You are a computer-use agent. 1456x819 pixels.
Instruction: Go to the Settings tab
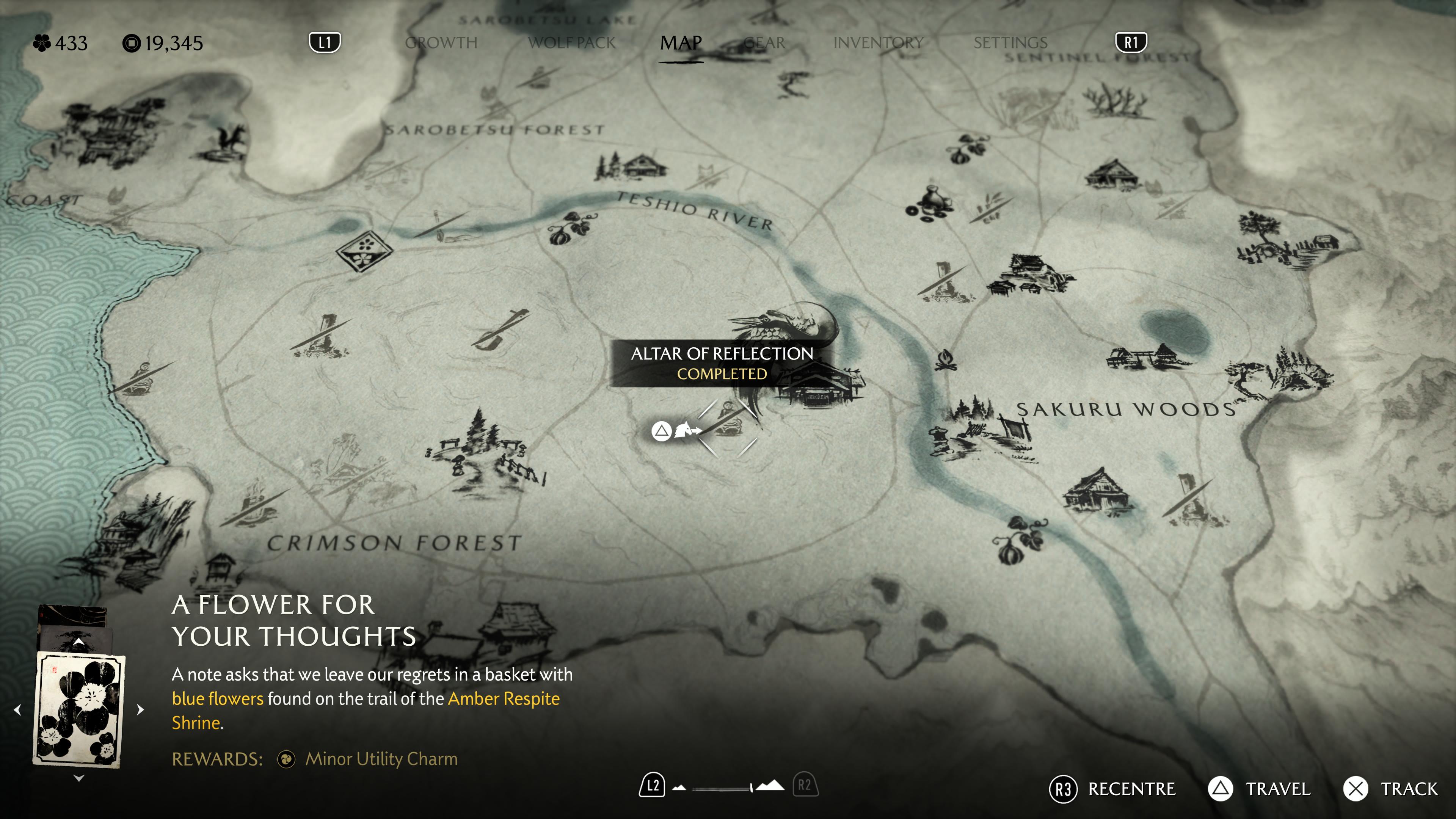click(x=1010, y=43)
